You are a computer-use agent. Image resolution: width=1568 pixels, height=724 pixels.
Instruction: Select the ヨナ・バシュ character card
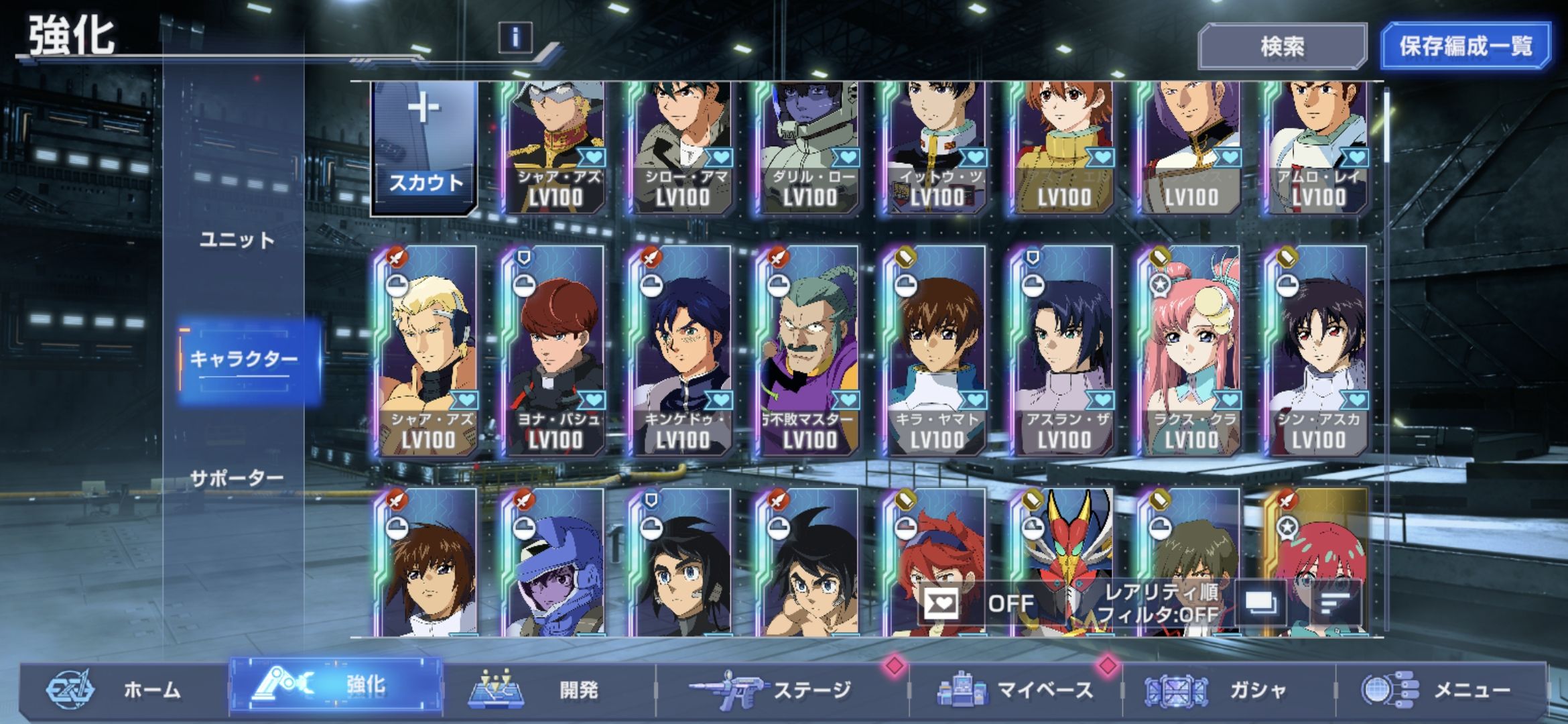tap(555, 352)
